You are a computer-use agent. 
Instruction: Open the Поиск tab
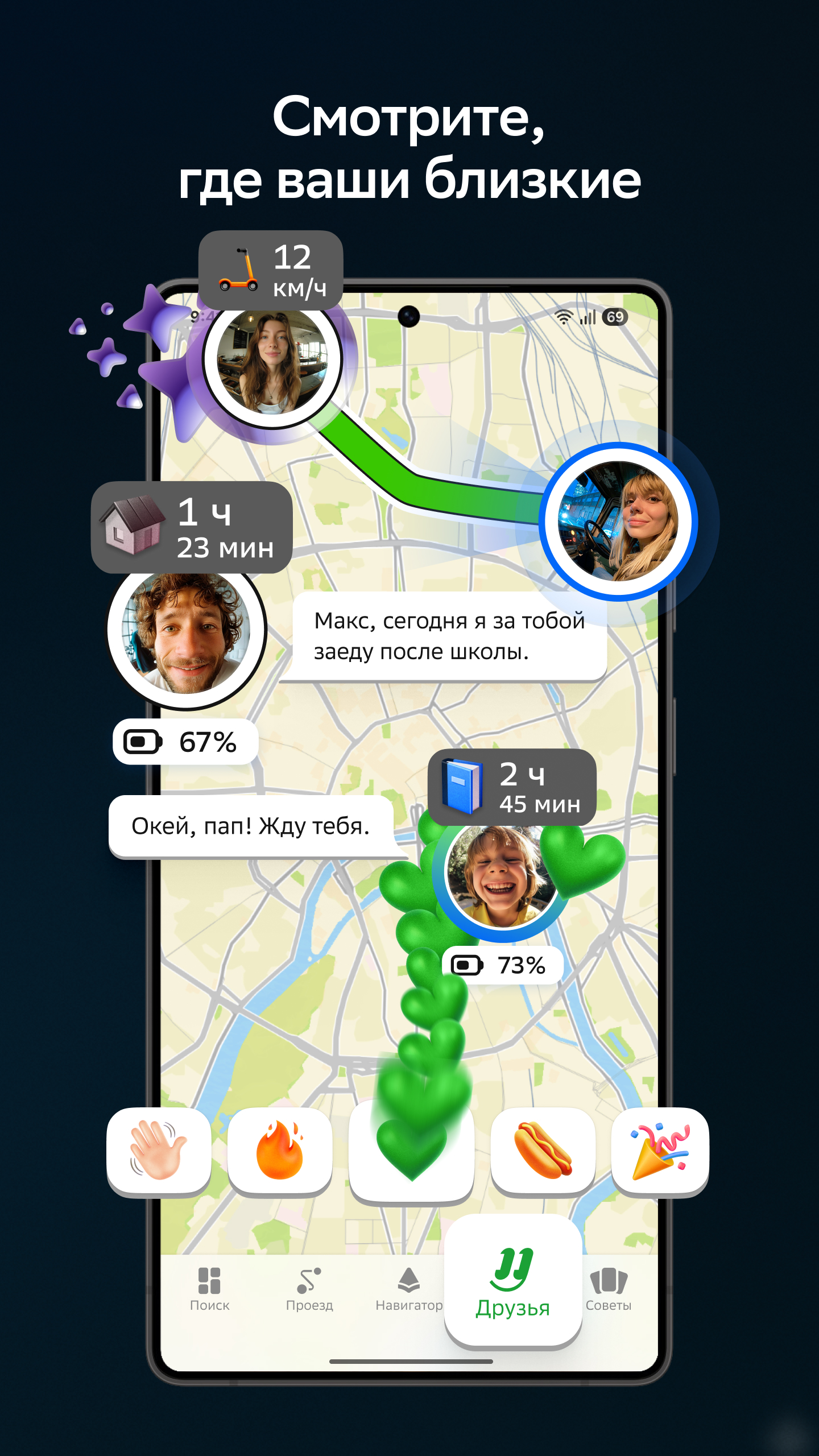point(209,1289)
